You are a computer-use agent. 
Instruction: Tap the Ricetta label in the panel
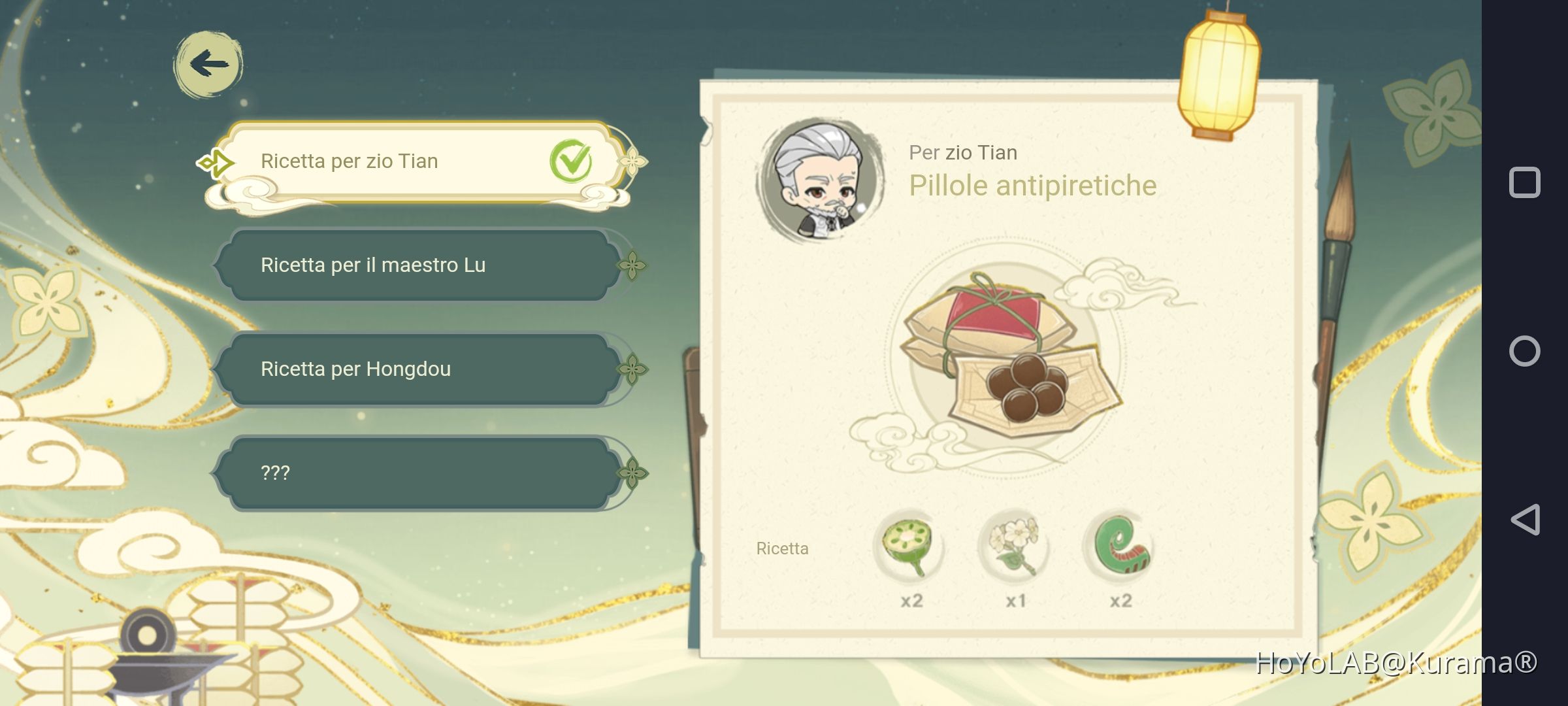pyautogui.click(x=782, y=548)
